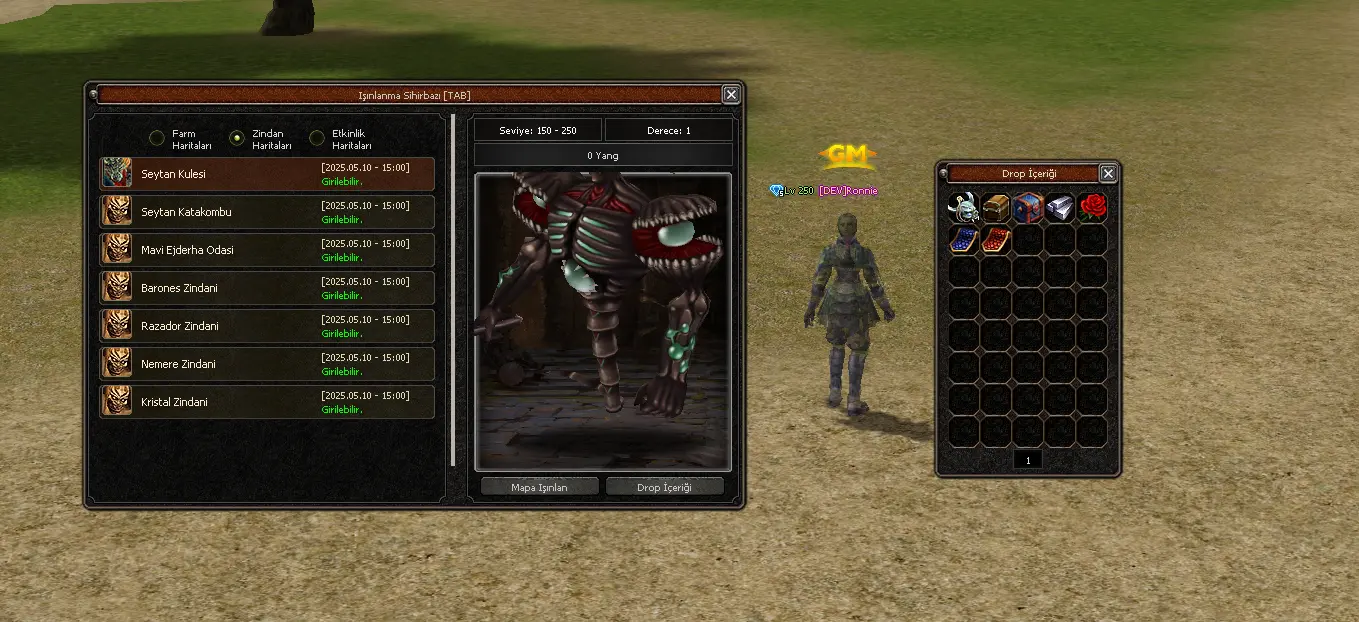
Task: Pick Seytan Katakombu from the dungeon list
Action: pos(267,212)
